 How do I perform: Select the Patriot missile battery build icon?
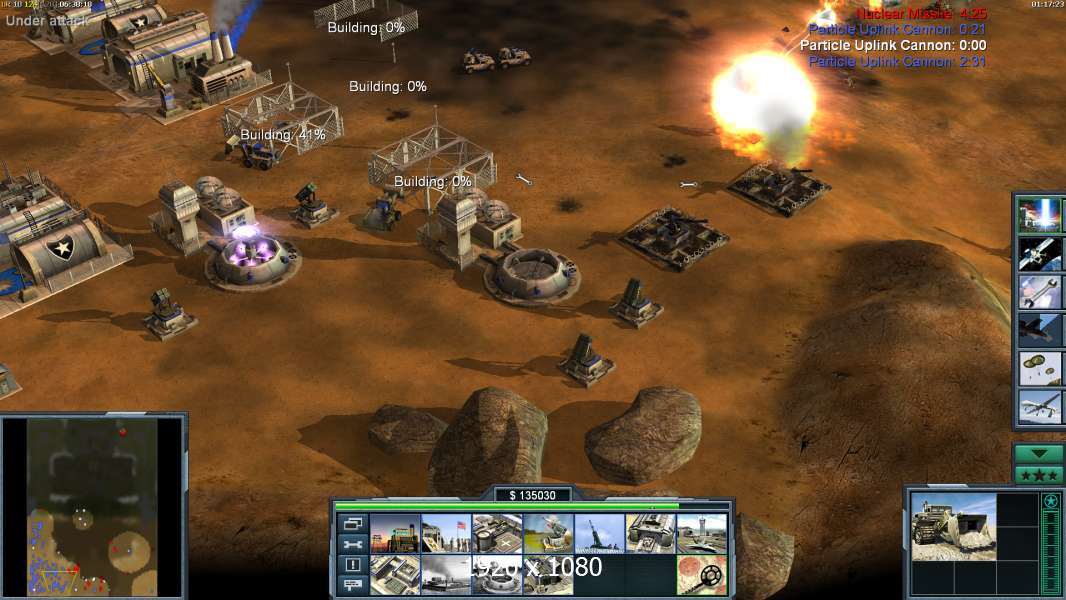point(548,534)
